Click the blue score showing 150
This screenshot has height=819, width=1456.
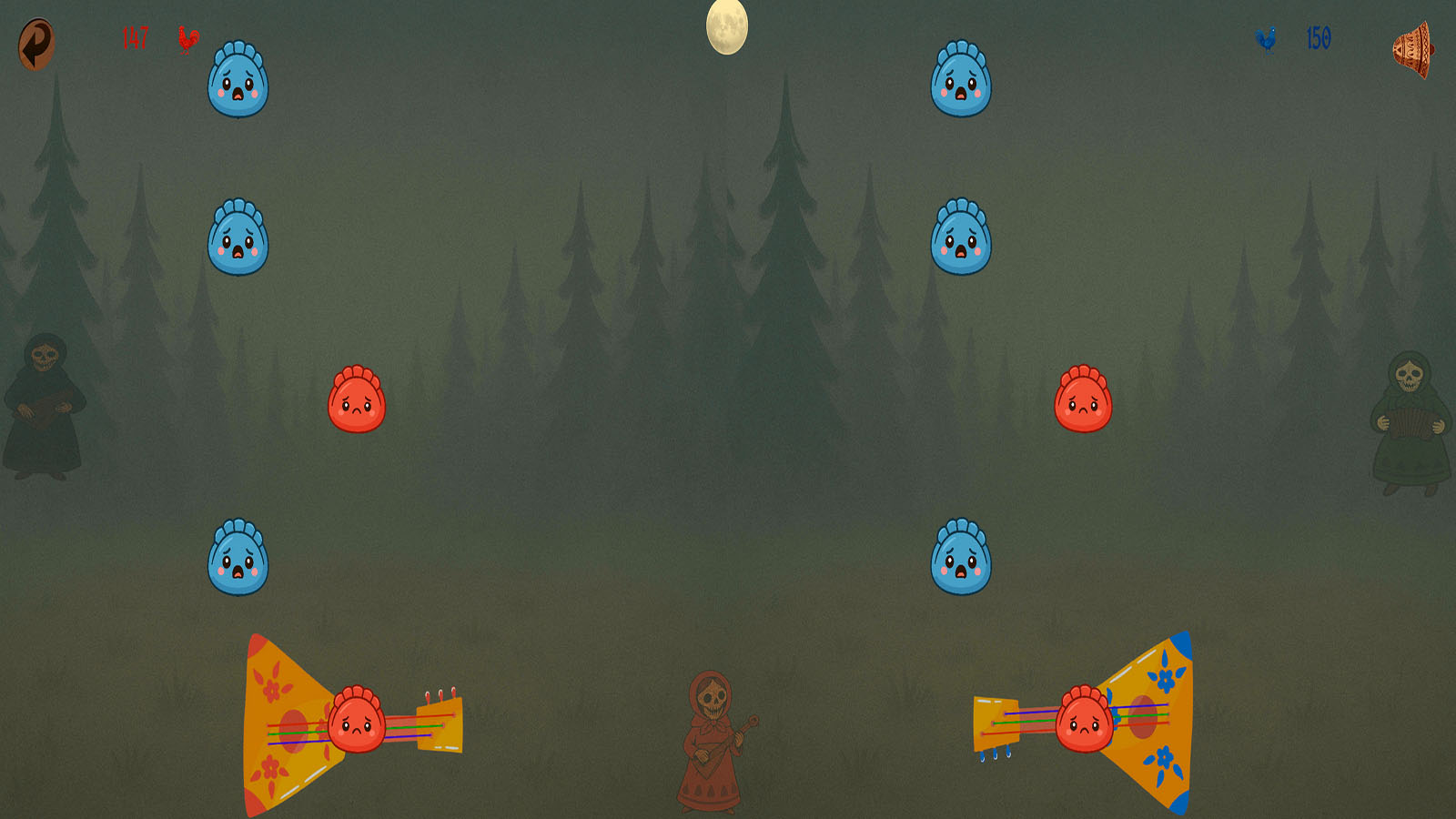tap(1317, 37)
